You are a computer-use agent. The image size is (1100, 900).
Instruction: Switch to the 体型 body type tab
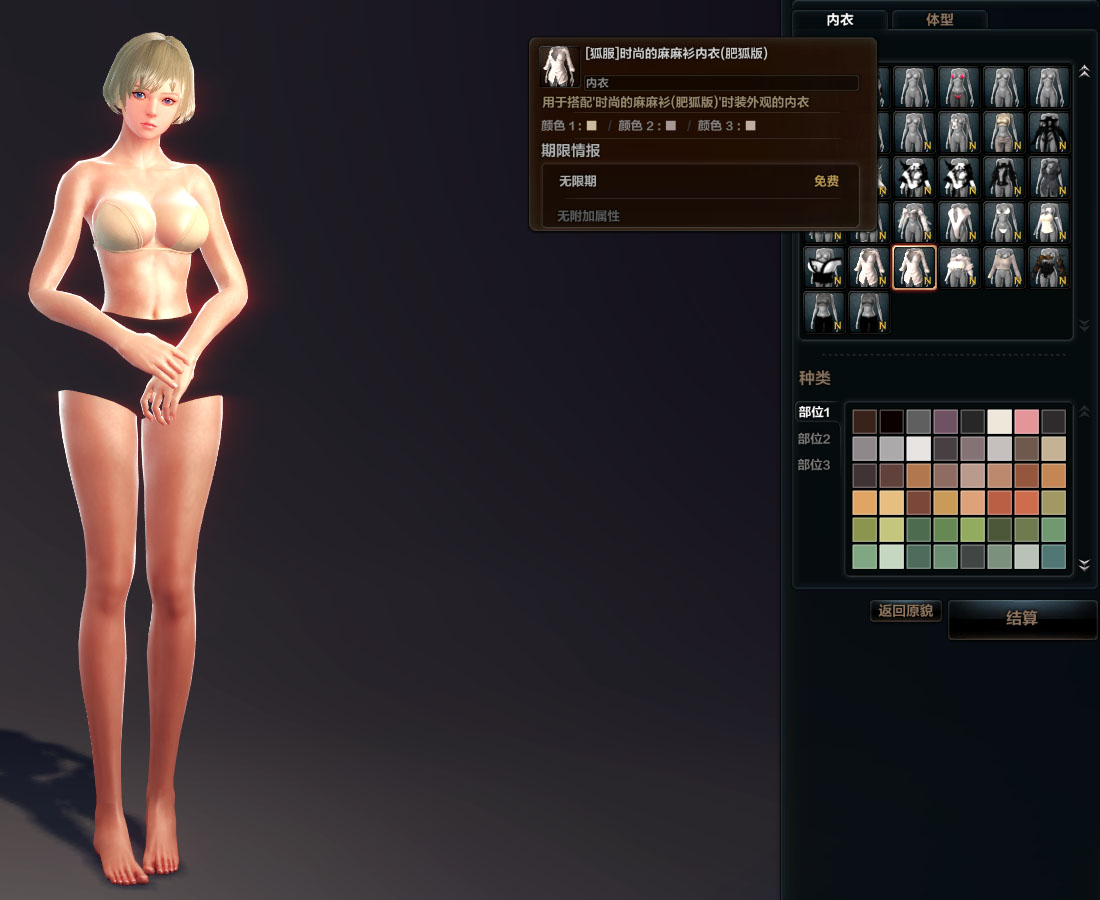pyautogui.click(x=939, y=20)
